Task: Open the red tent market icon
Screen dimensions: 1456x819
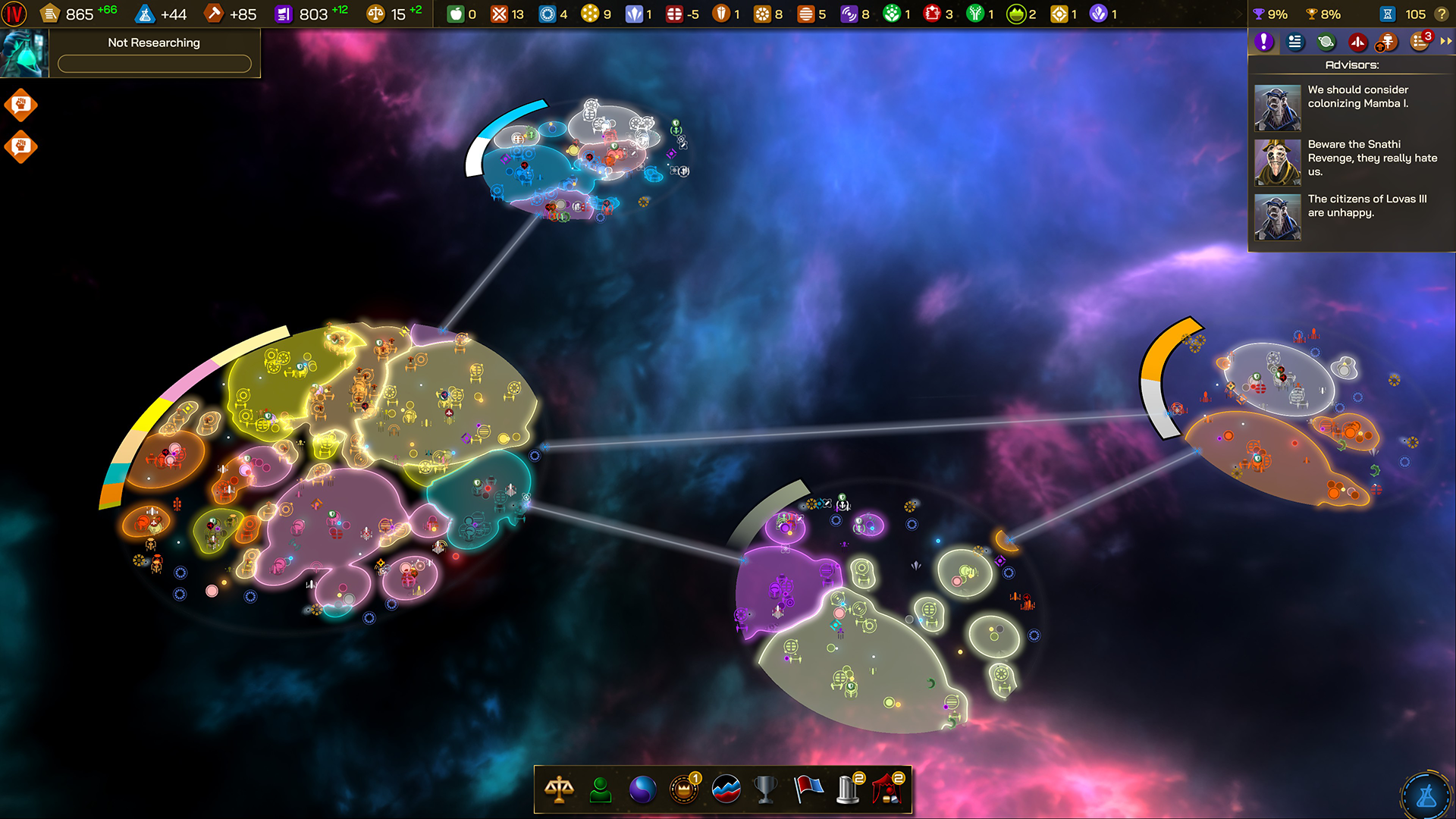Action: [889, 789]
